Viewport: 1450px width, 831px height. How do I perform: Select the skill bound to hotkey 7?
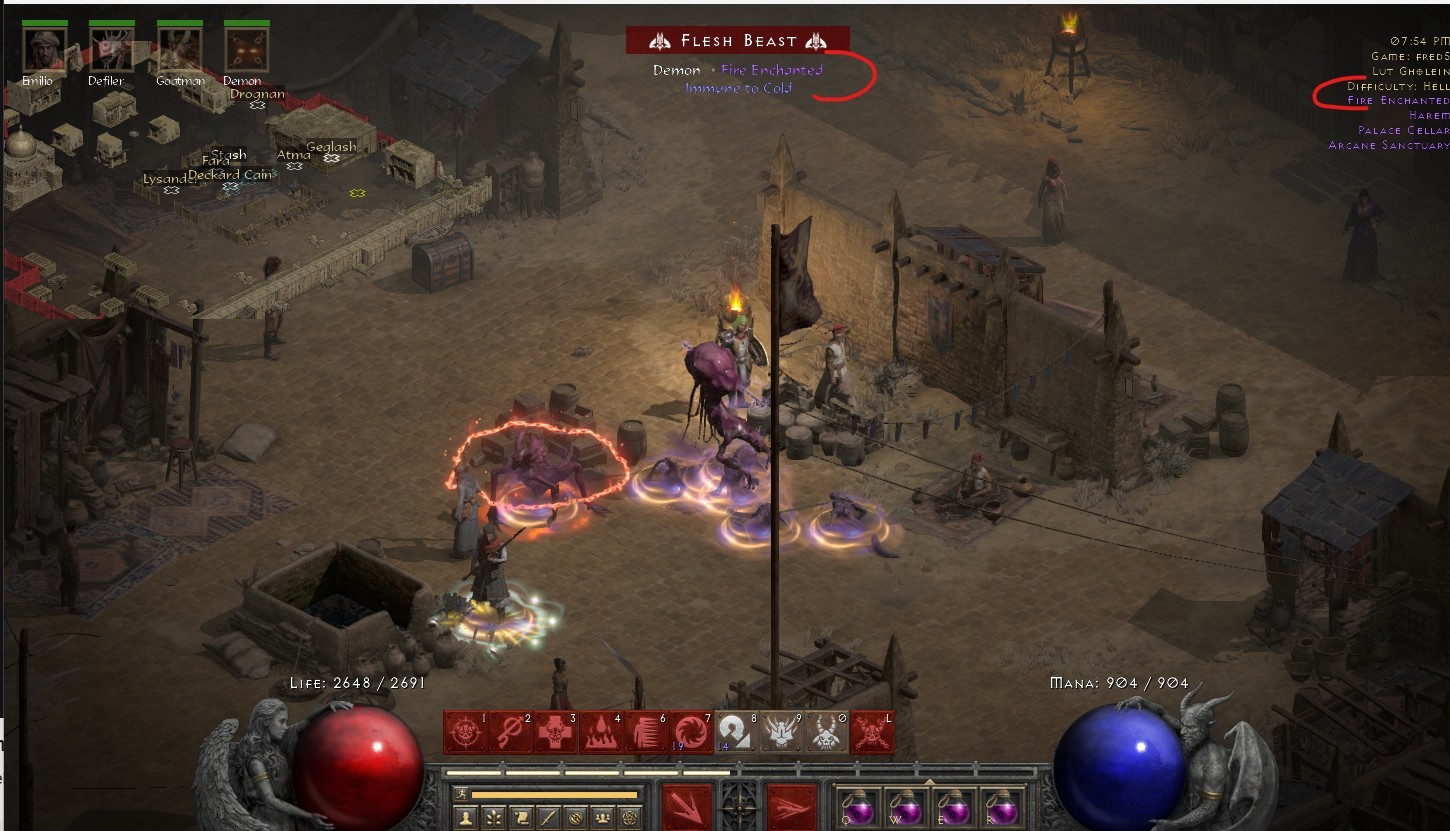point(691,732)
